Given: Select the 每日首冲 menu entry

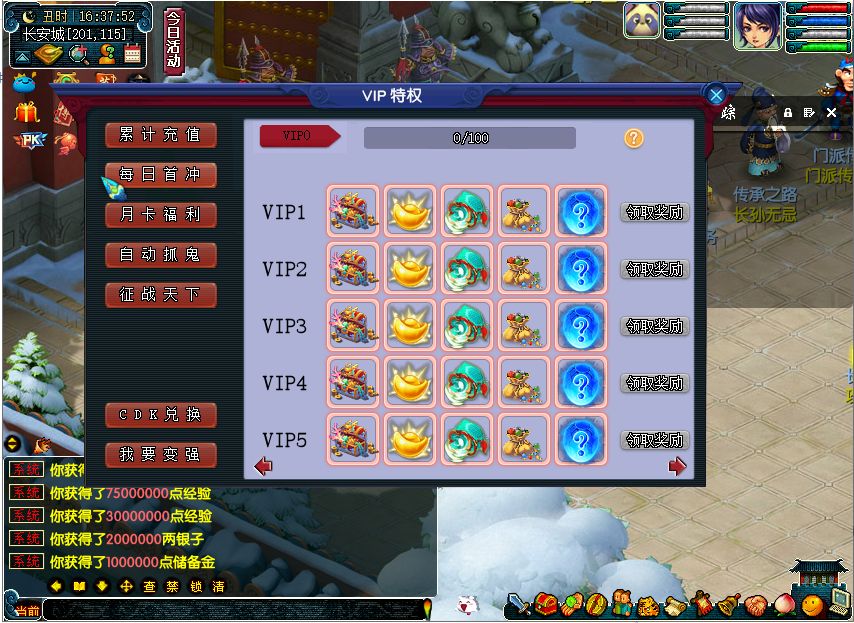Looking at the screenshot, I should click(x=160, y=175).
